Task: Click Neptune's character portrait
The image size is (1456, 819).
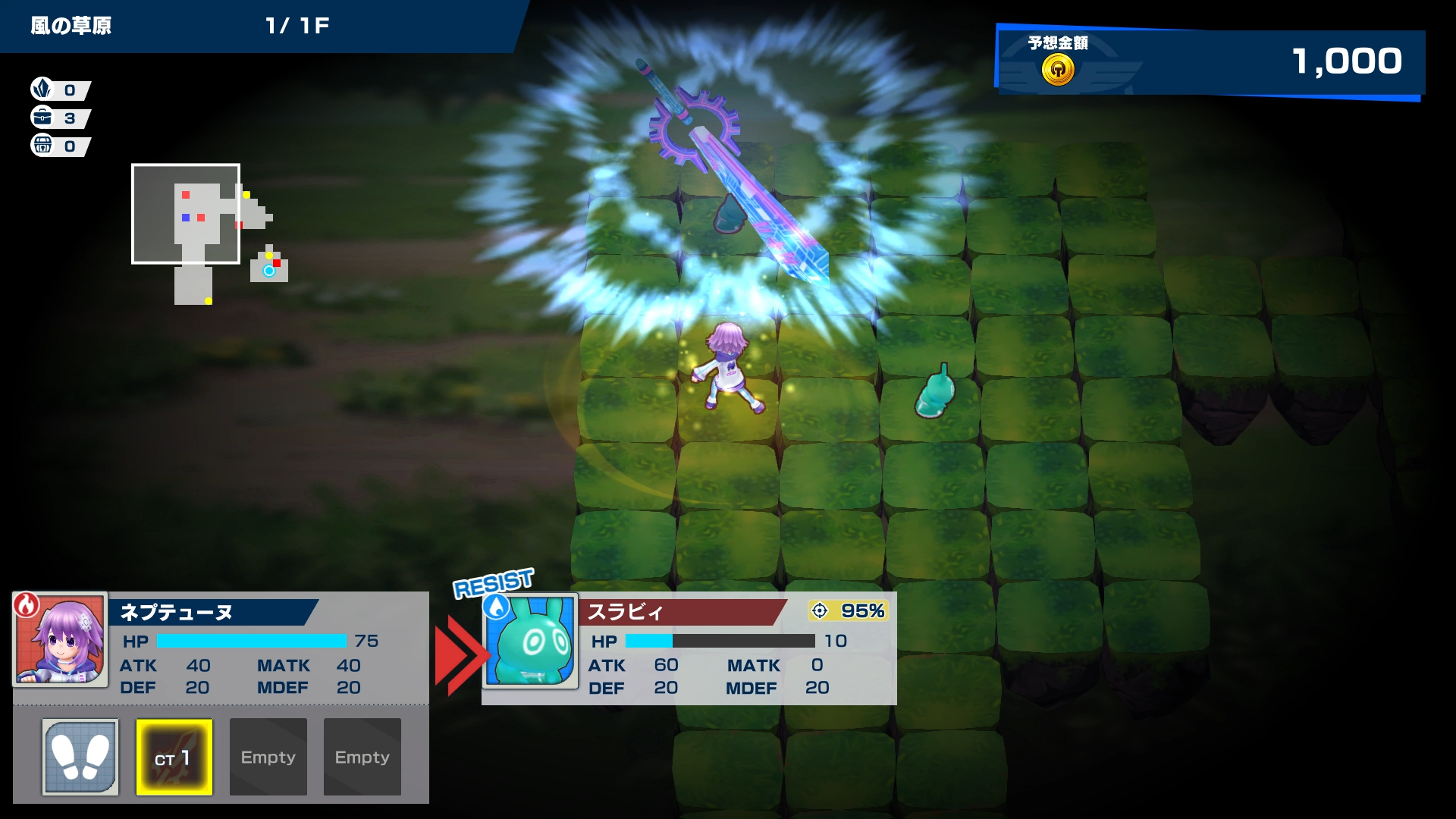Action: tap(61, 639)
